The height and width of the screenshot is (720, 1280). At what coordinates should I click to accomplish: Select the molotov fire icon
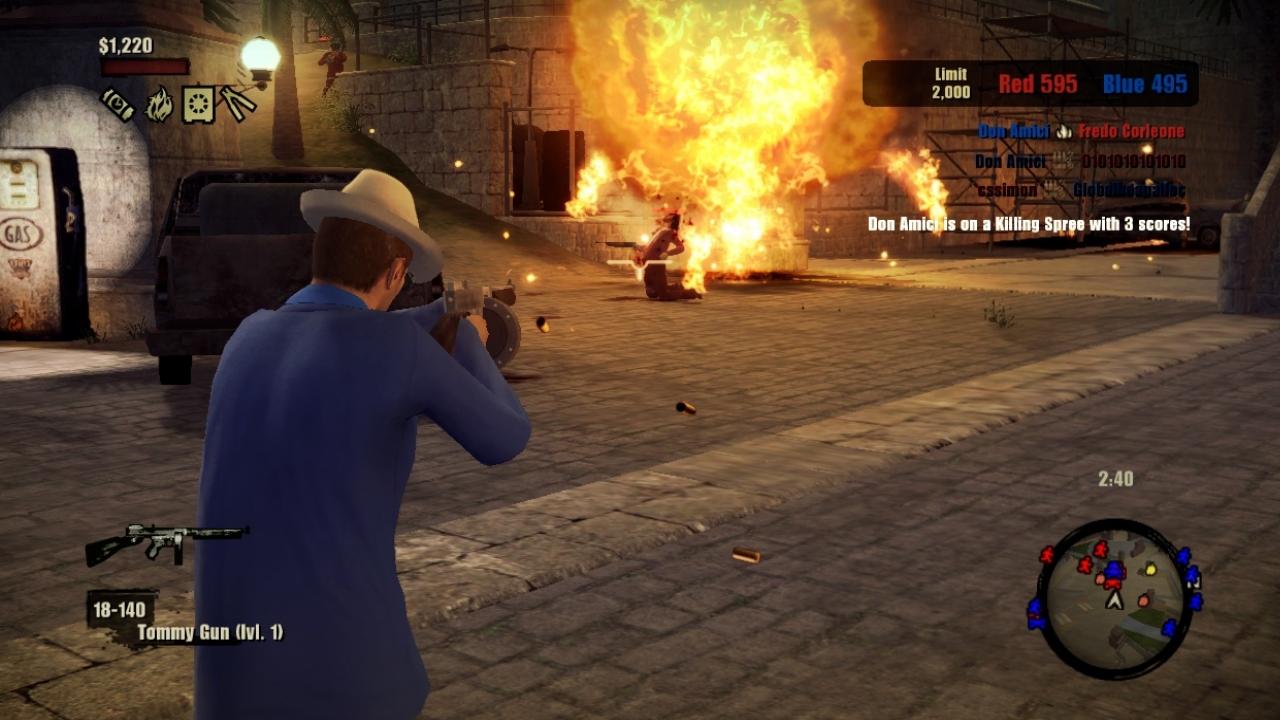tap(159, 105)
